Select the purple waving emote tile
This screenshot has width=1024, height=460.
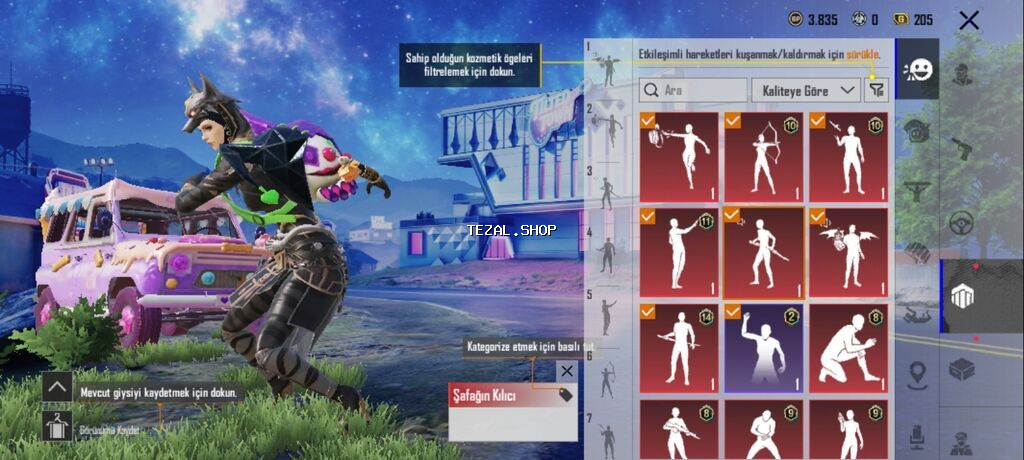764,348
